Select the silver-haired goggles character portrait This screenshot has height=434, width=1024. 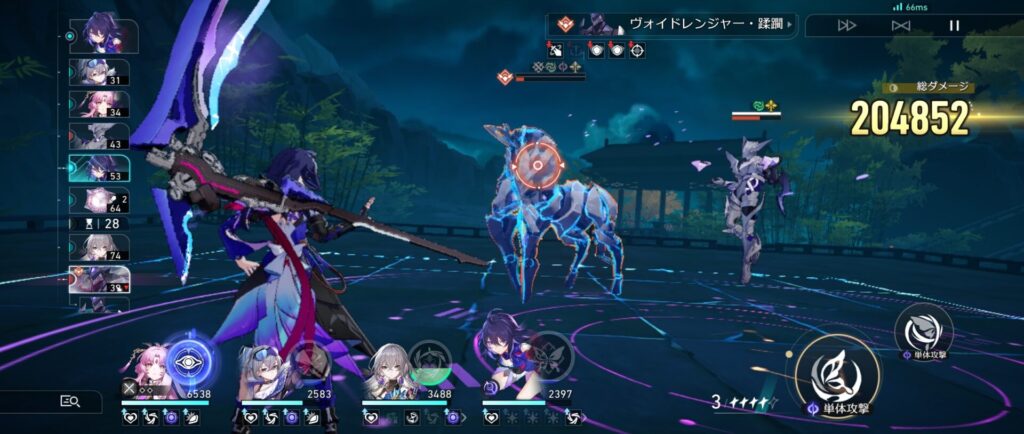pos(265,371)
